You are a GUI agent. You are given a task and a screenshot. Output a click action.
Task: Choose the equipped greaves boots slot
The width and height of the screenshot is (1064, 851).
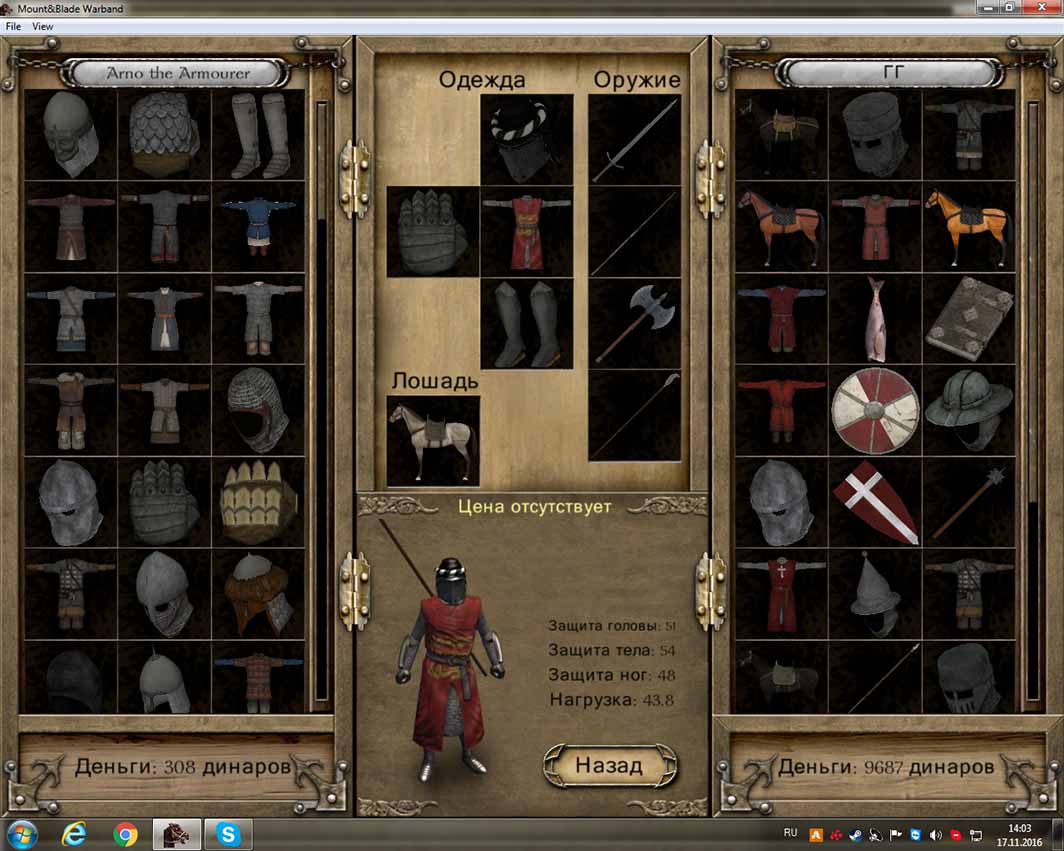click(x=526, y=324)
